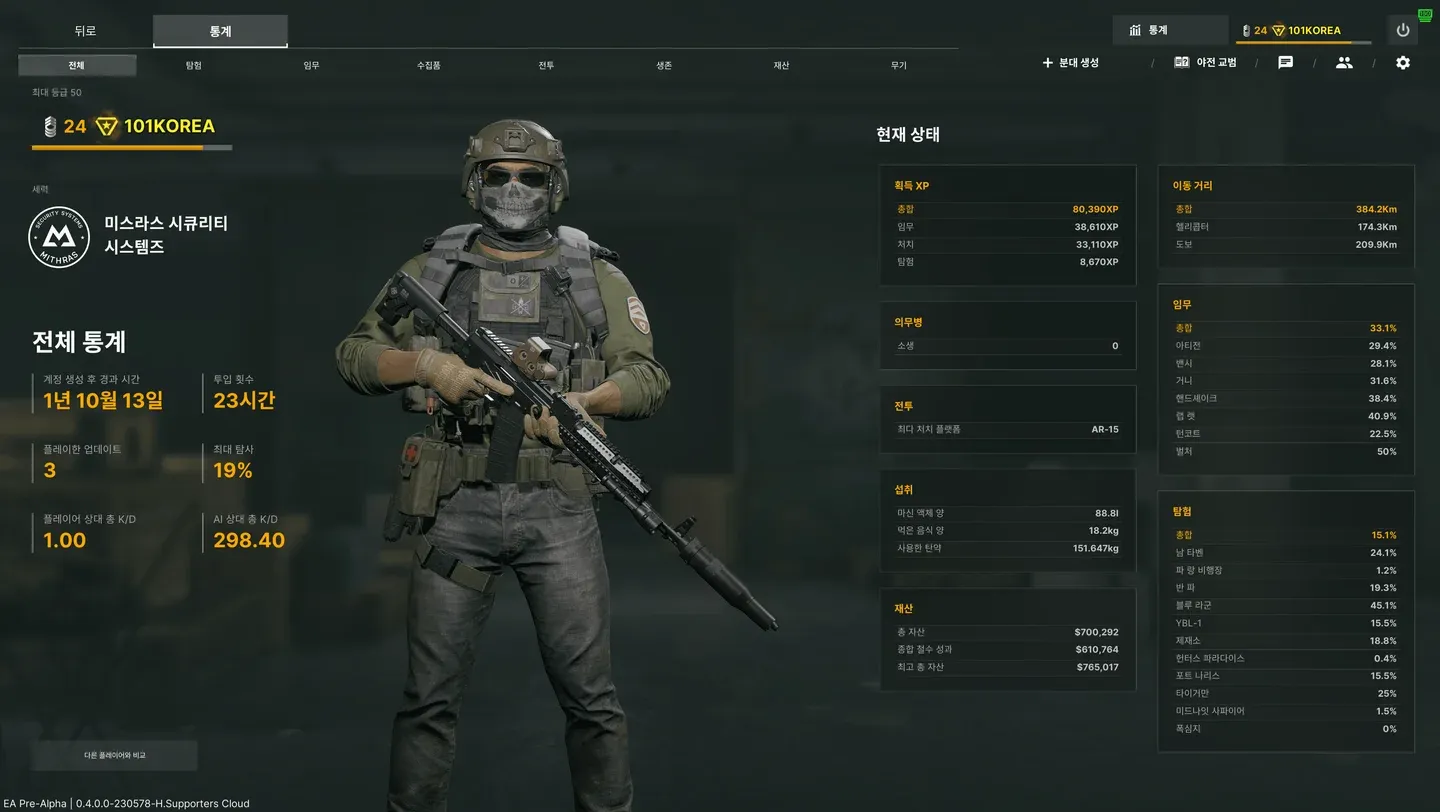Viewport: 1440px width, 812px height.
Task: Select the 재산 stats category
Action: (x=781, y=66)
